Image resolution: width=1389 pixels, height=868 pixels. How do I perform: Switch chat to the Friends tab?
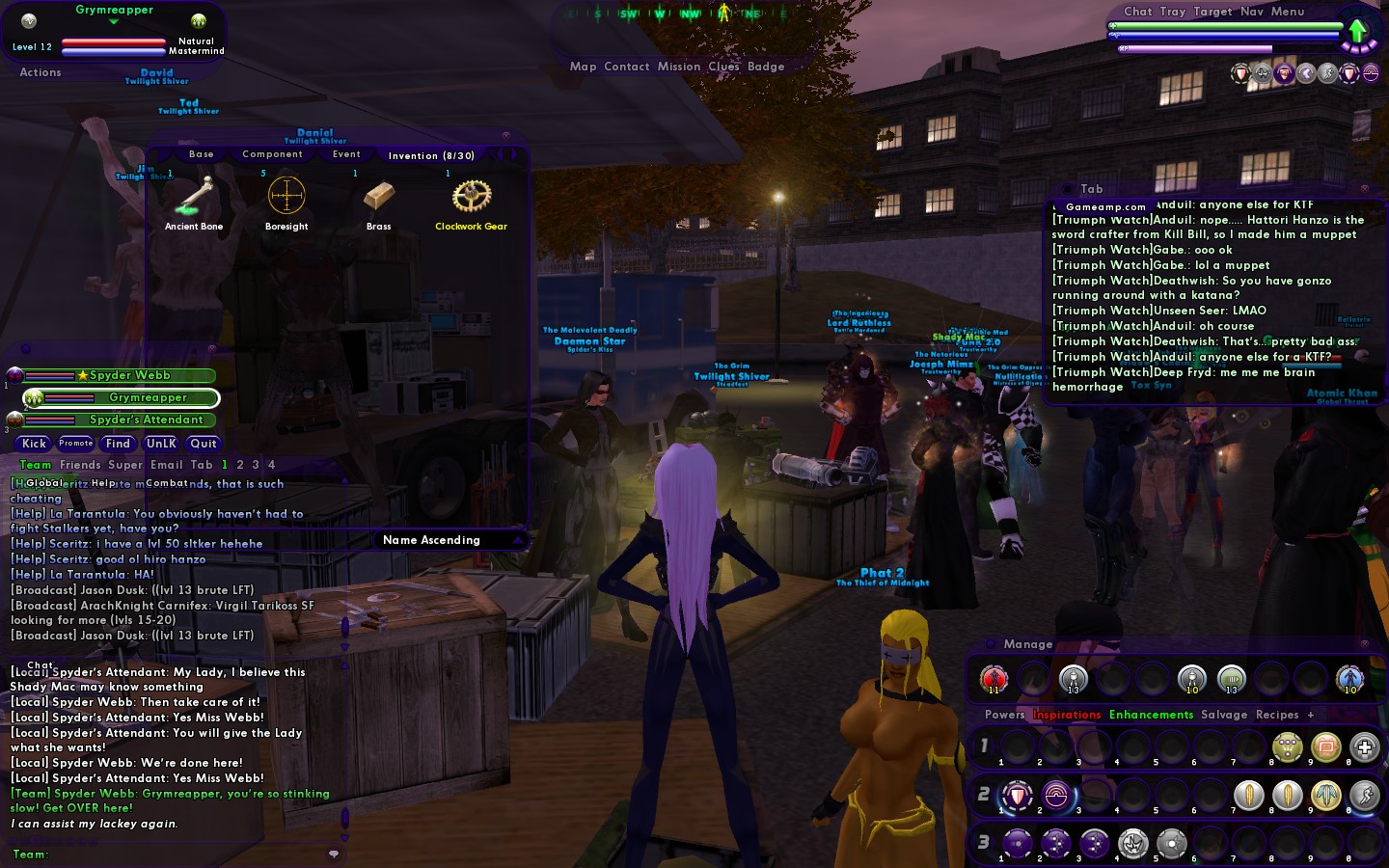coord(80,465)
